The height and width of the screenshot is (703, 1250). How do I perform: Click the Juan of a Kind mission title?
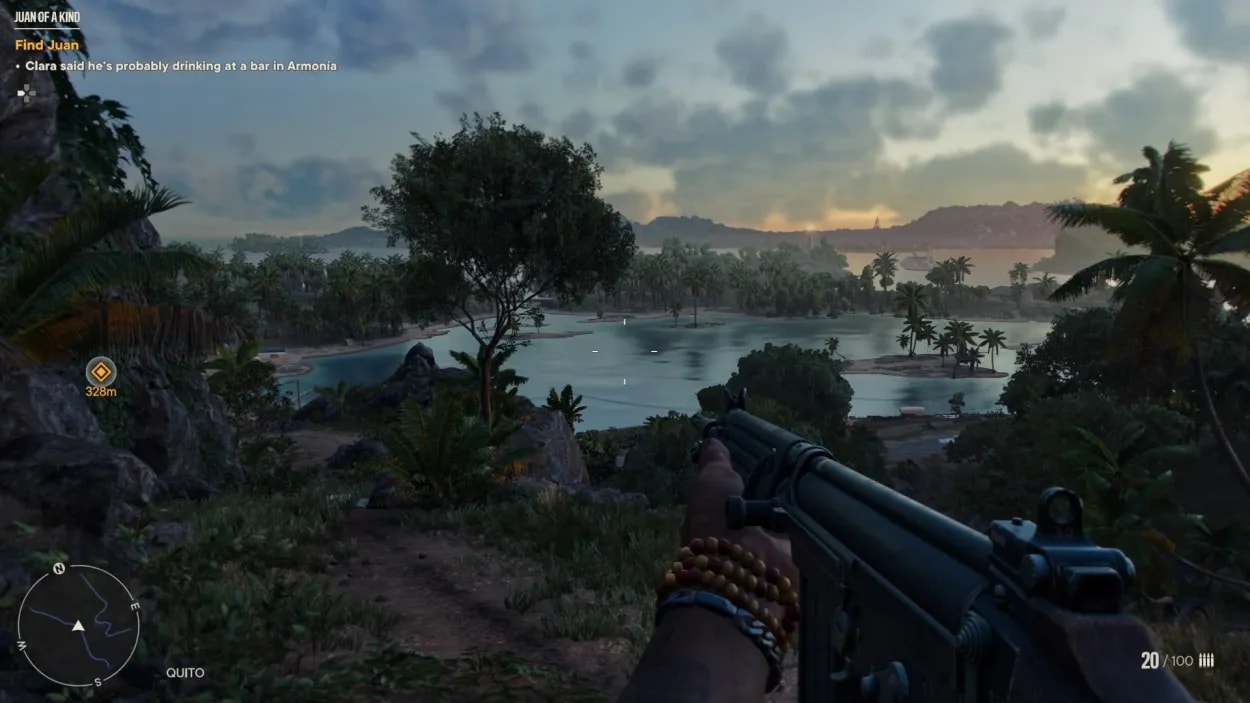point(47,18)
